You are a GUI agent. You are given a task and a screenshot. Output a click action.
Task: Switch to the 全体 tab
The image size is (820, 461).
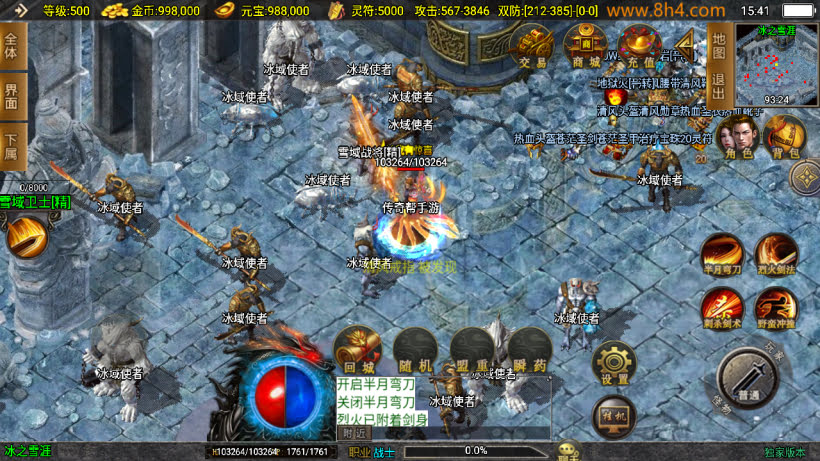12,46
